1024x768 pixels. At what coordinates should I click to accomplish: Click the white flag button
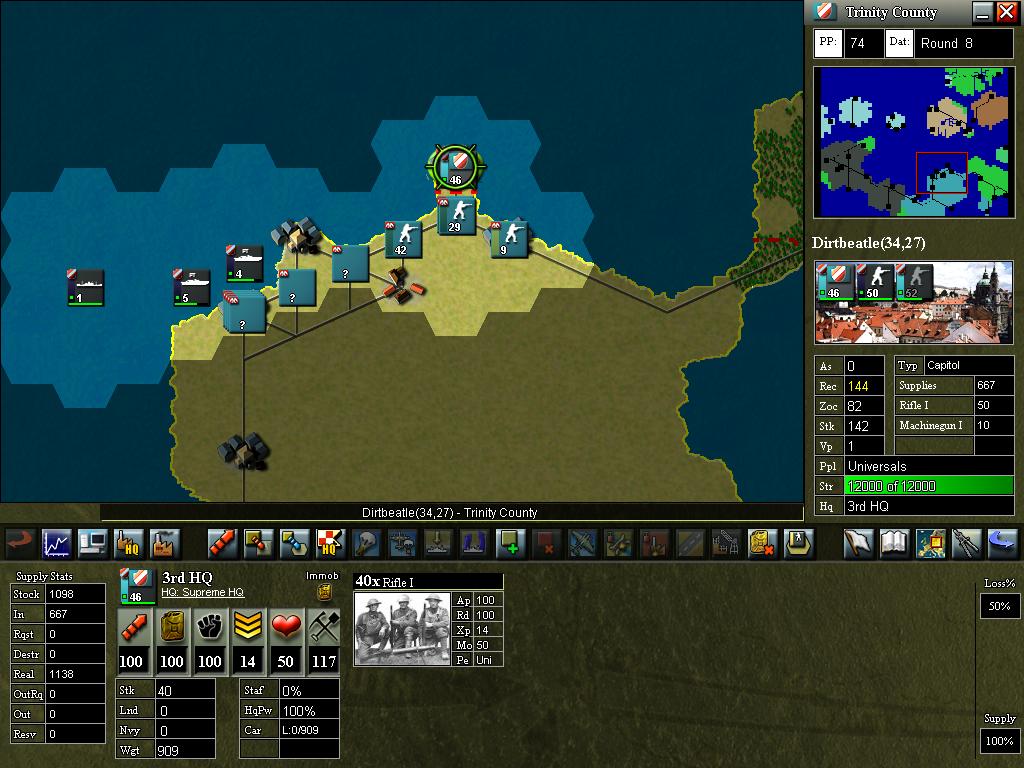point(859,543)
